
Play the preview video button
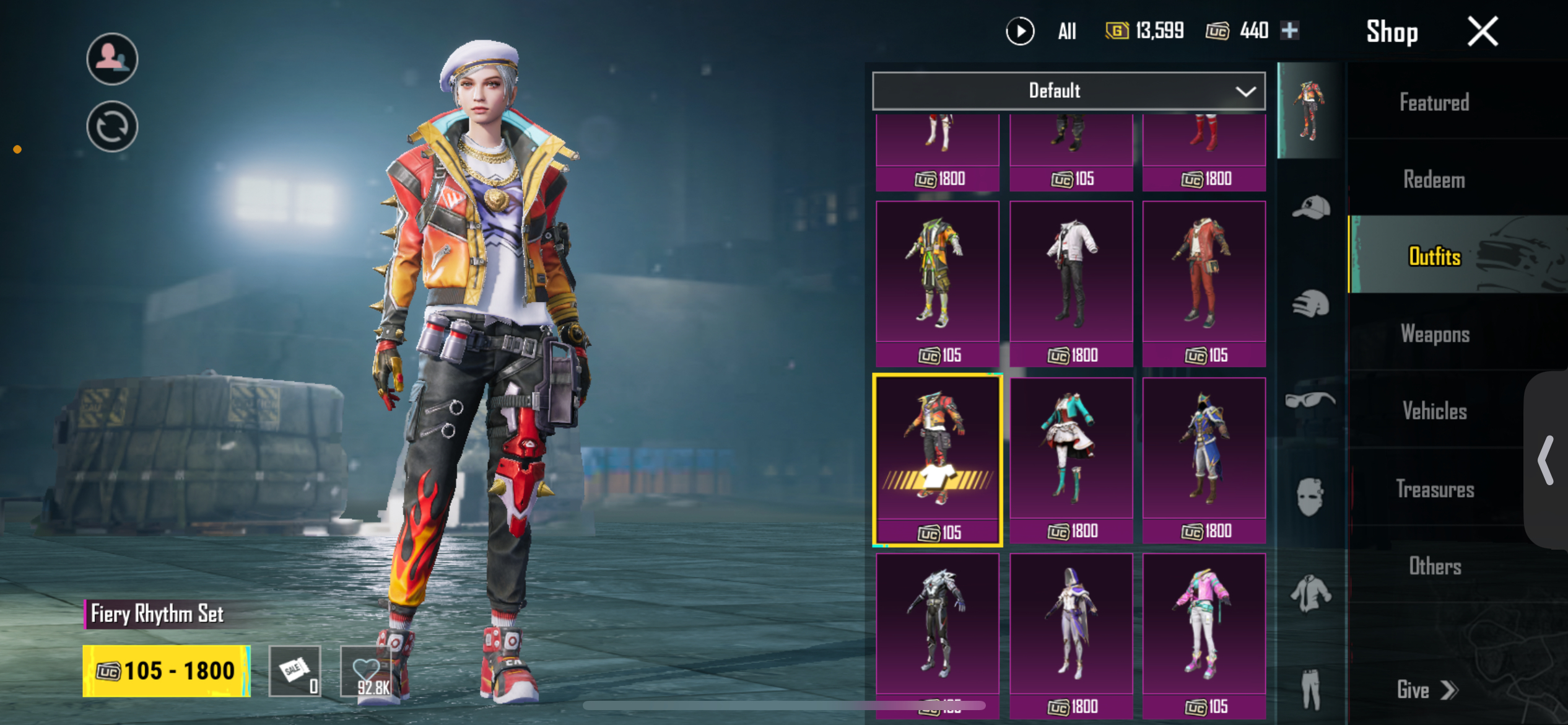[1020, 31]
